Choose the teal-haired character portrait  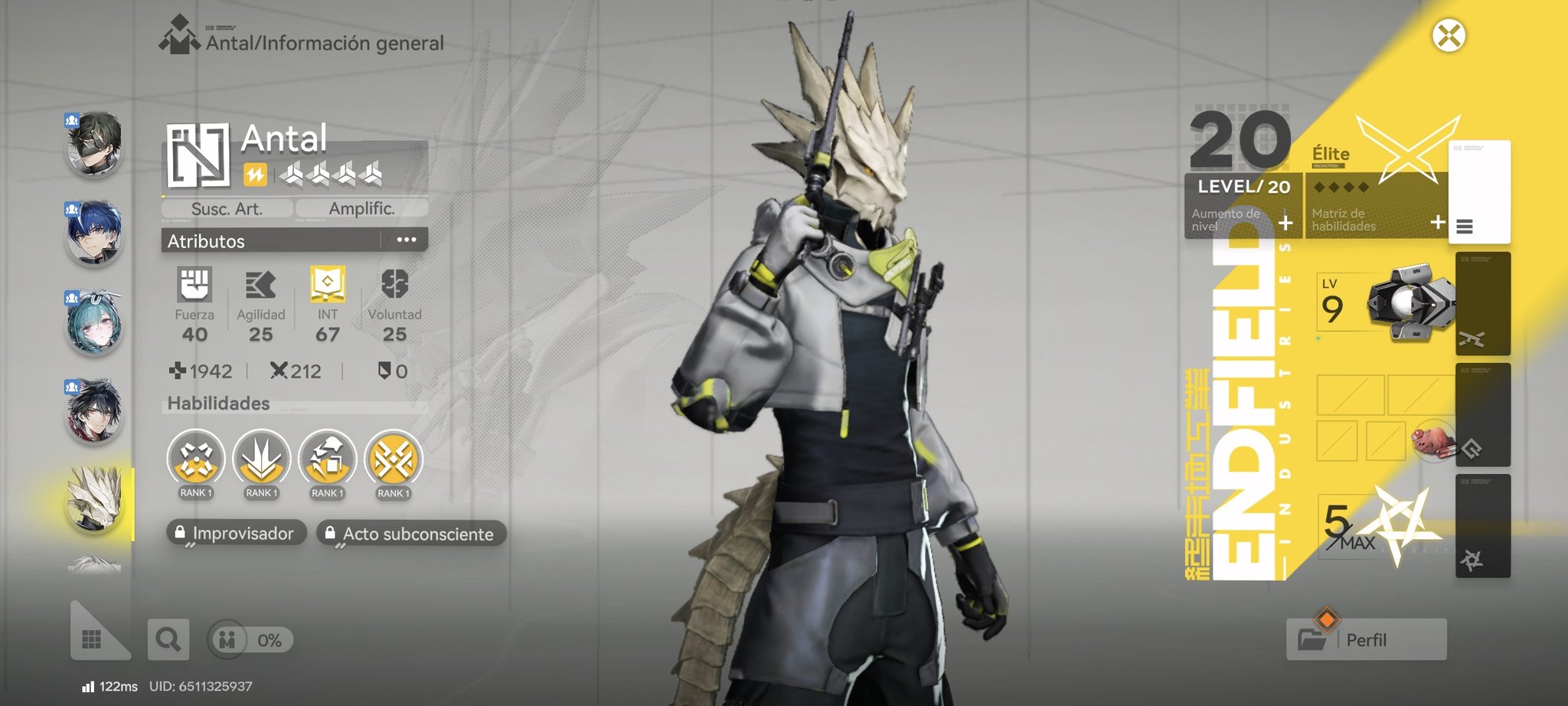click(x=95, y=322)
